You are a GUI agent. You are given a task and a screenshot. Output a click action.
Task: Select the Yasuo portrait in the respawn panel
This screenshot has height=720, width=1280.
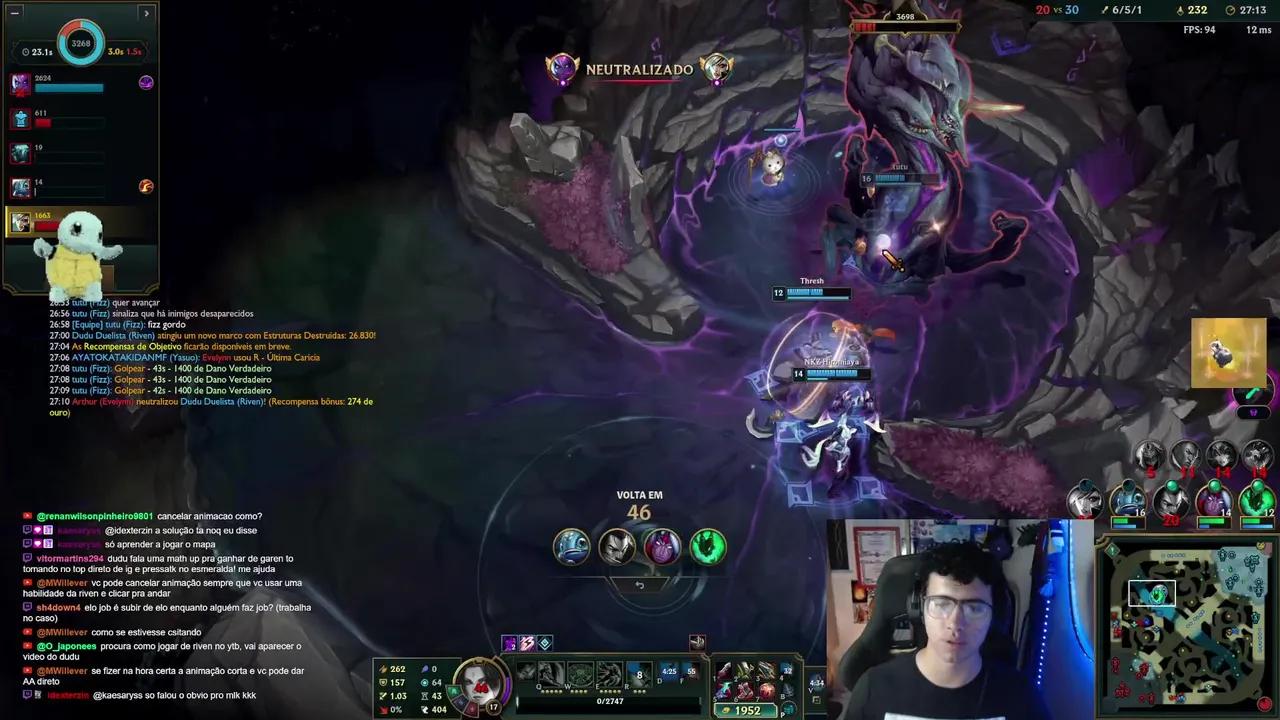pos(617,545)
